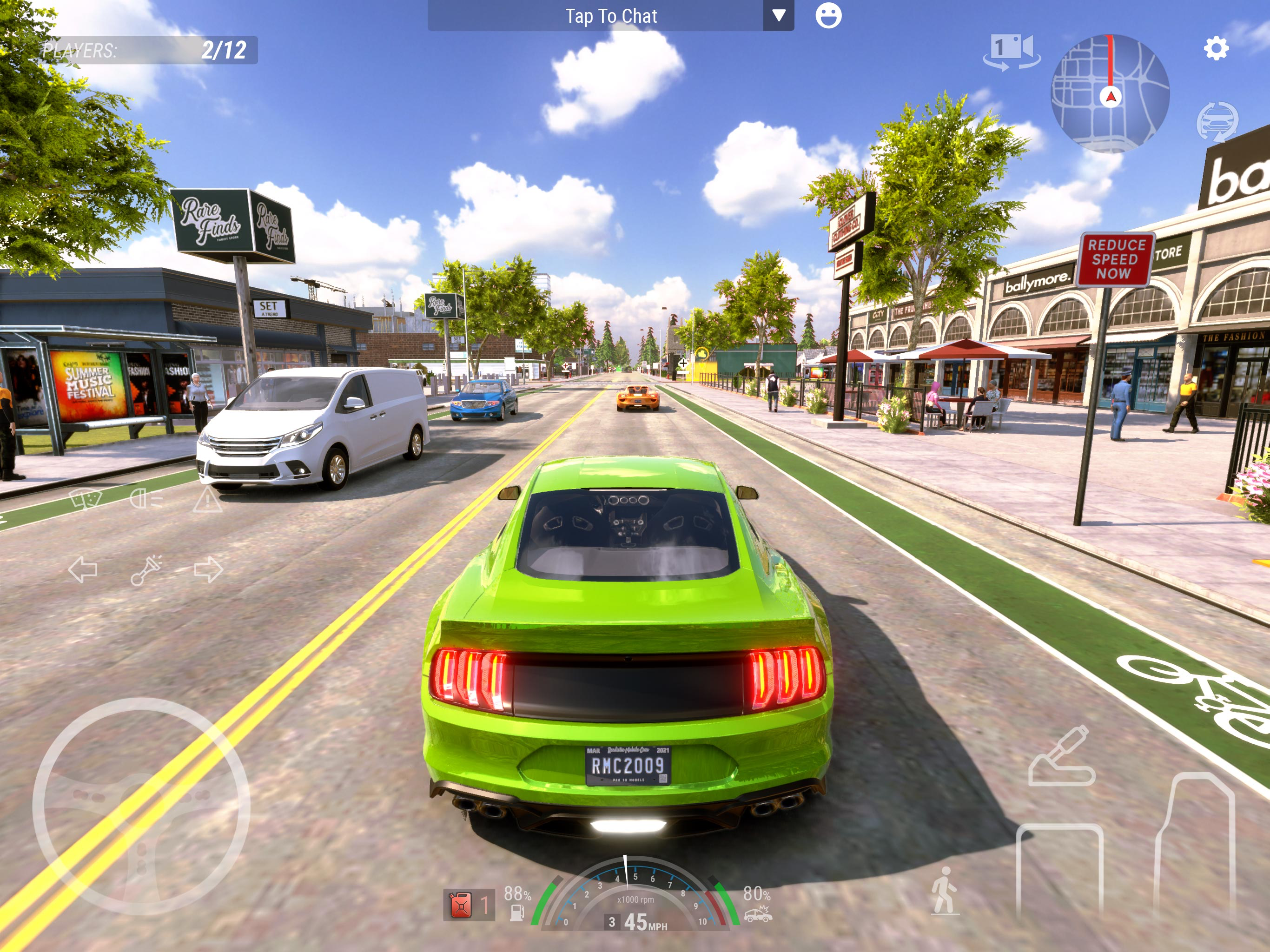
Task: Honk the horn
Action: tap(146, 569)
